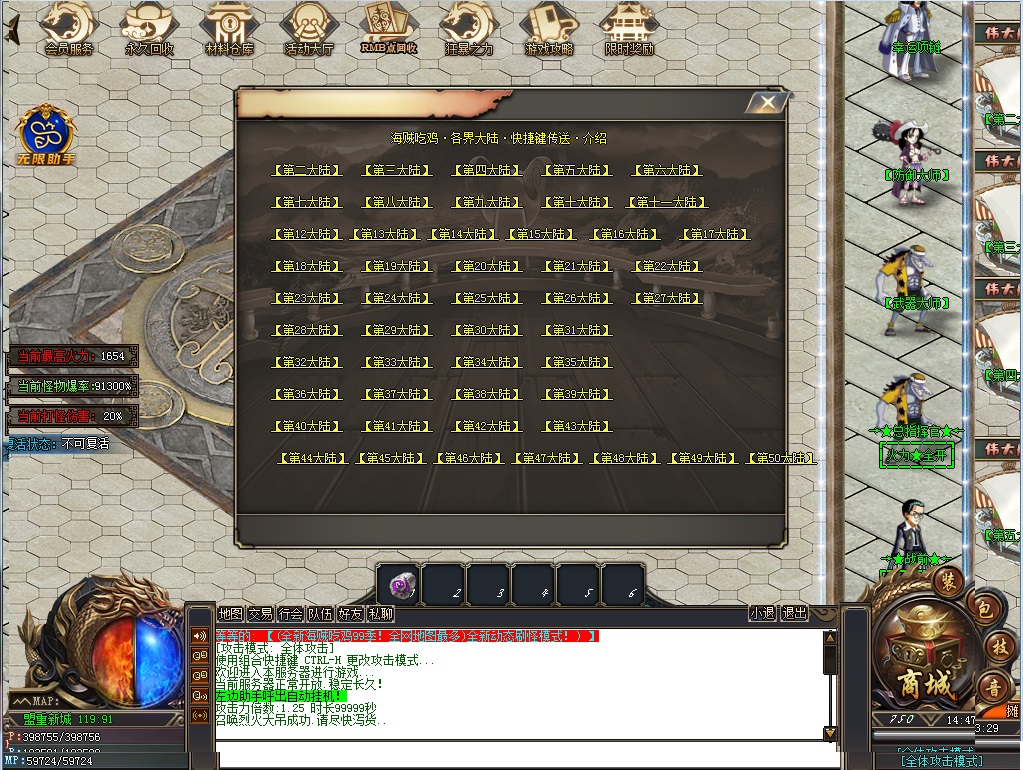The height and width of the screenshot is (770, 1023).
Task: Open the 无限助手 assistant icon
Action: point(45,134)
